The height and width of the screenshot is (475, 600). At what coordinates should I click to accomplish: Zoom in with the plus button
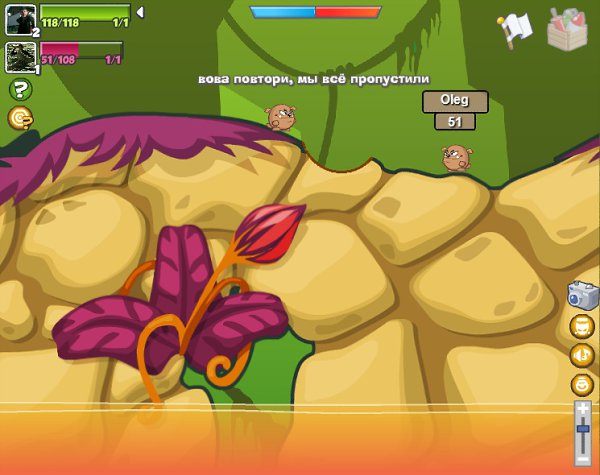click(583, 408)
